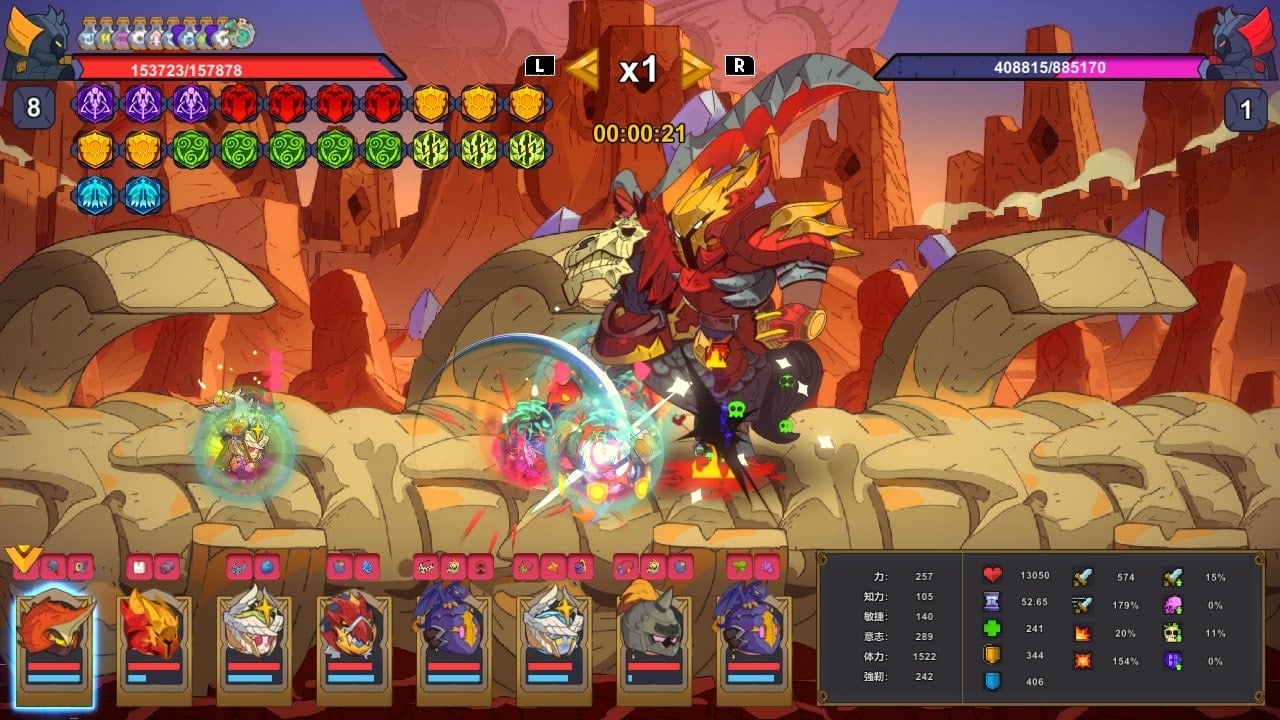Speed up battle with the right yellow arrow

tap(697, 68)
